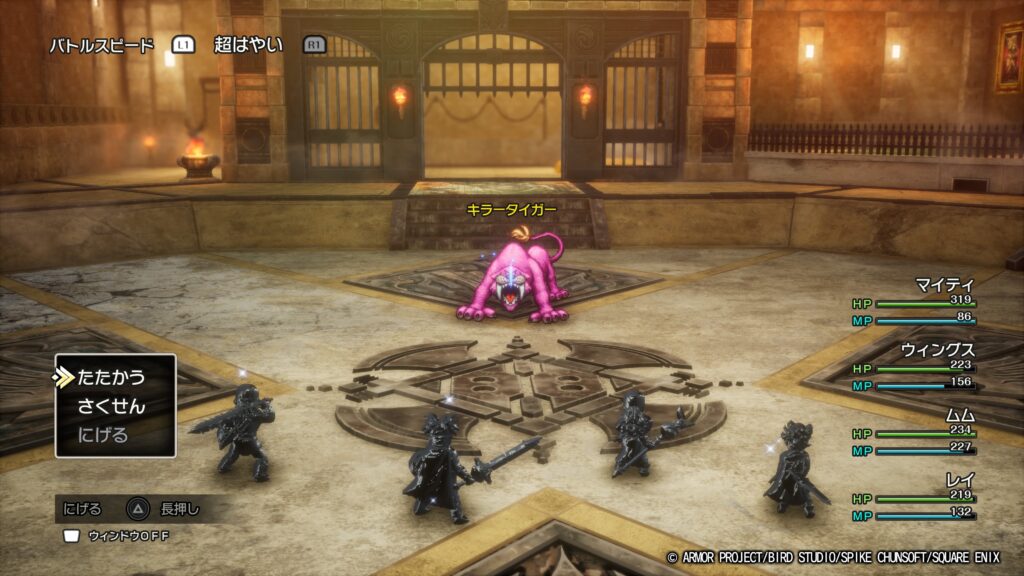Select たたかう in the battle command menu
Image resolution: width=1024 pixels, height=576 pixels.
tap(111, 378)
